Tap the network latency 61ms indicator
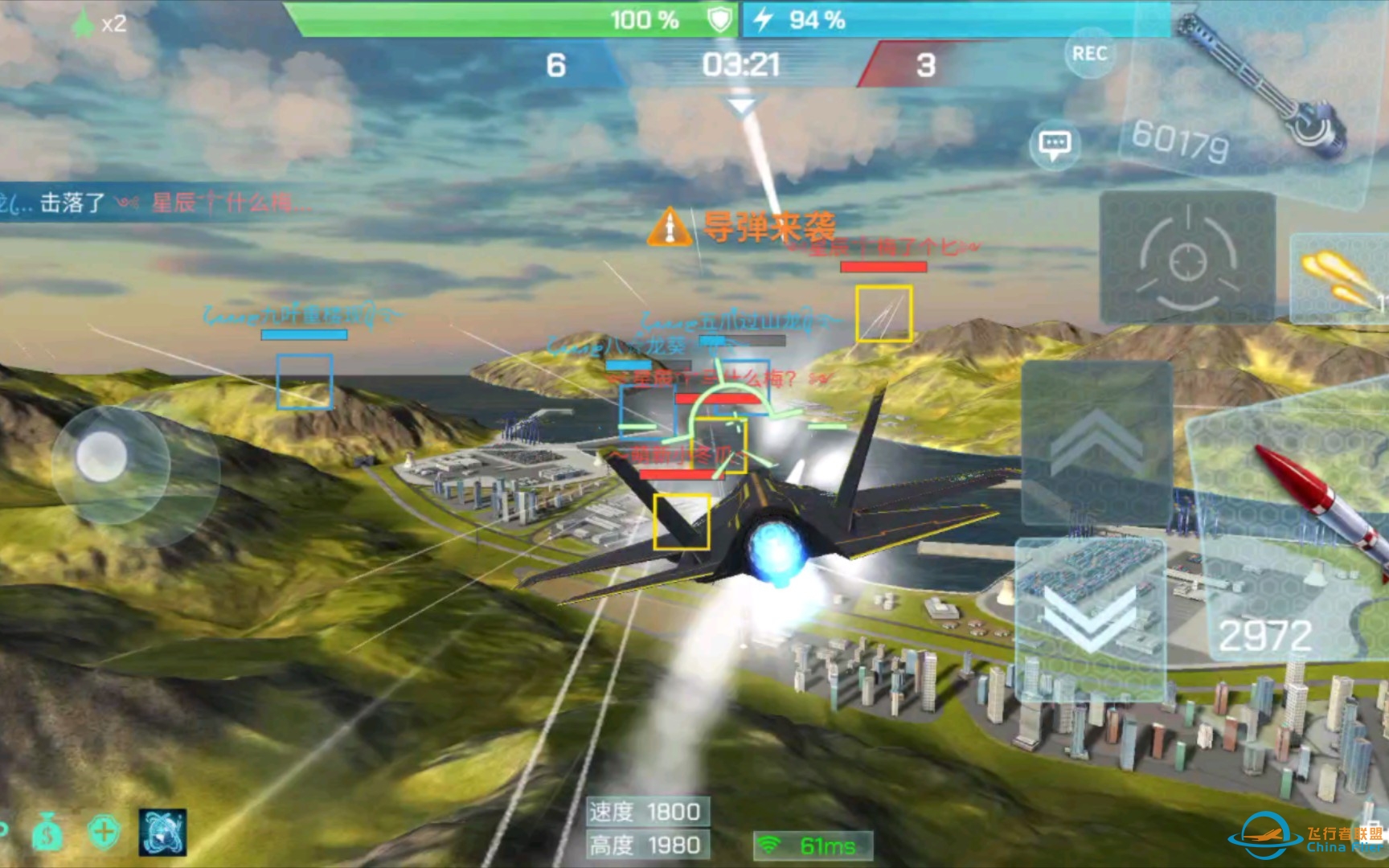Screen dimensions: 1389x868 point(810,844)
